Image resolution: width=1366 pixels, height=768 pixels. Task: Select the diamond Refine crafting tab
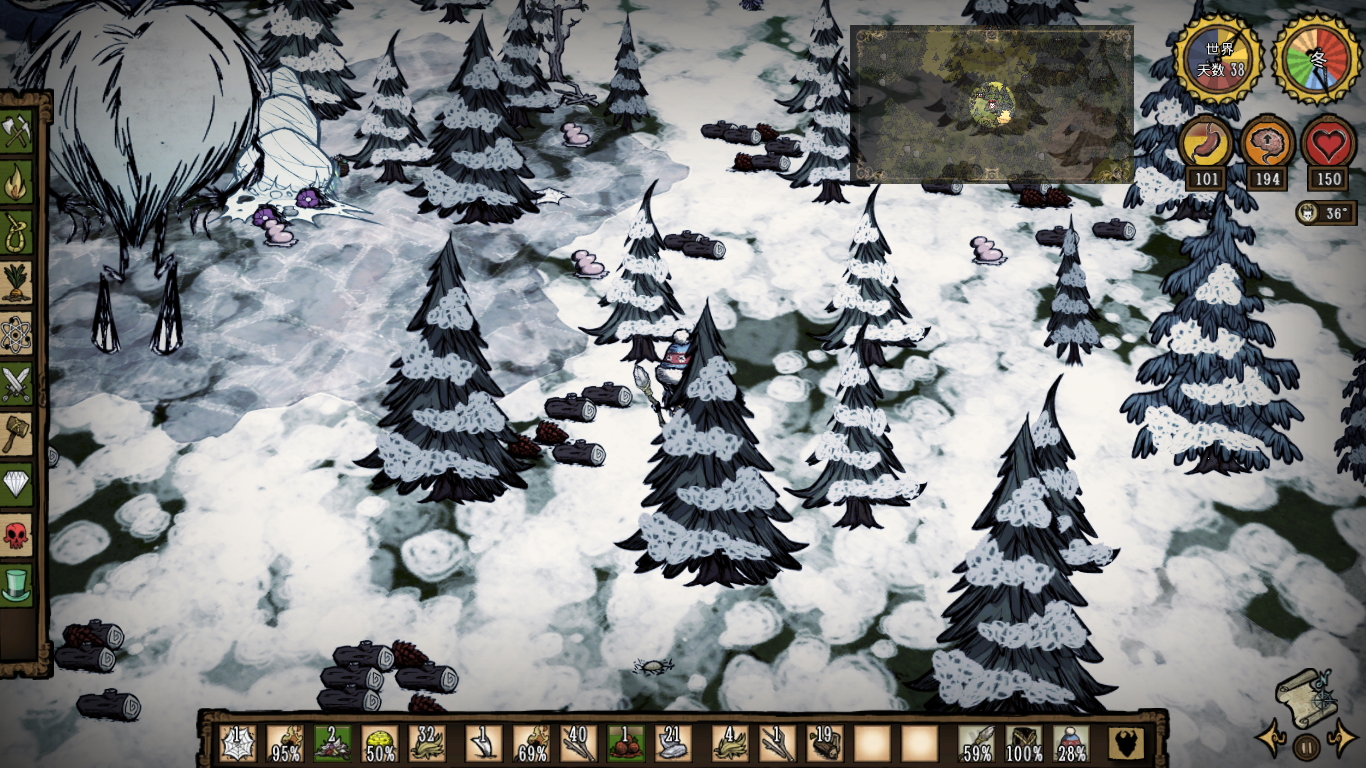tap(17, 484)
